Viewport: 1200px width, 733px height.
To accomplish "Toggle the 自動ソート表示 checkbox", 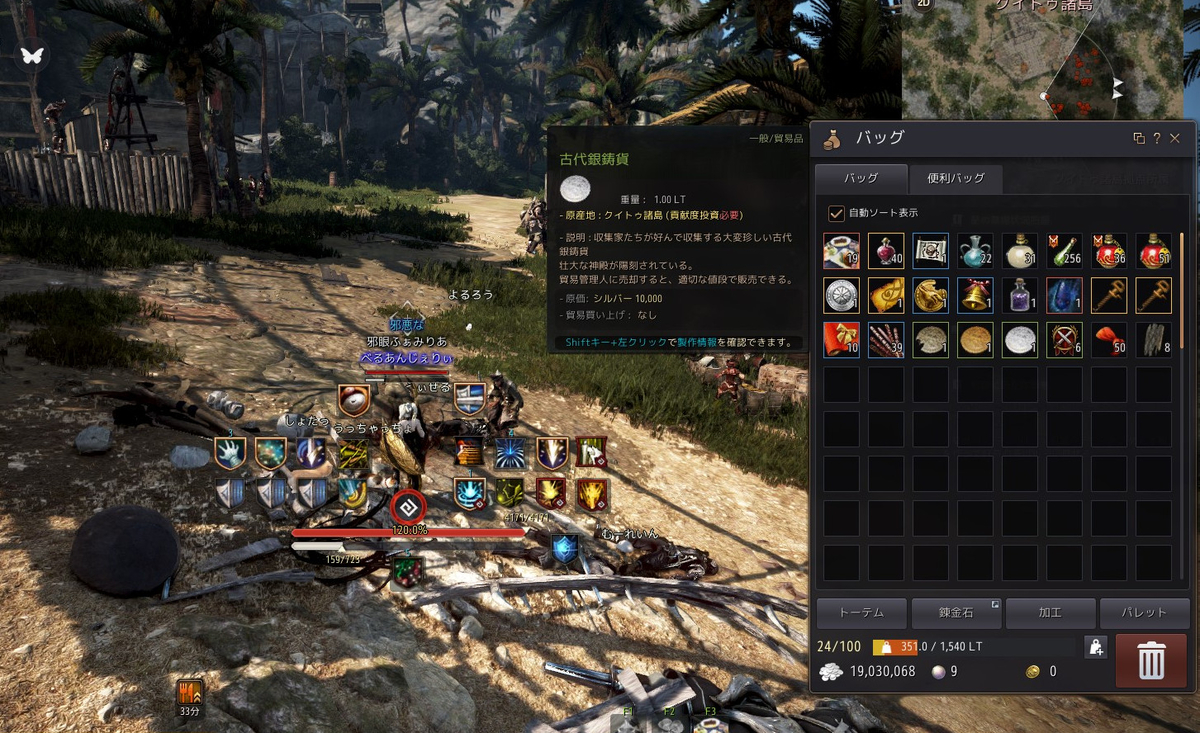I will 836,213.
